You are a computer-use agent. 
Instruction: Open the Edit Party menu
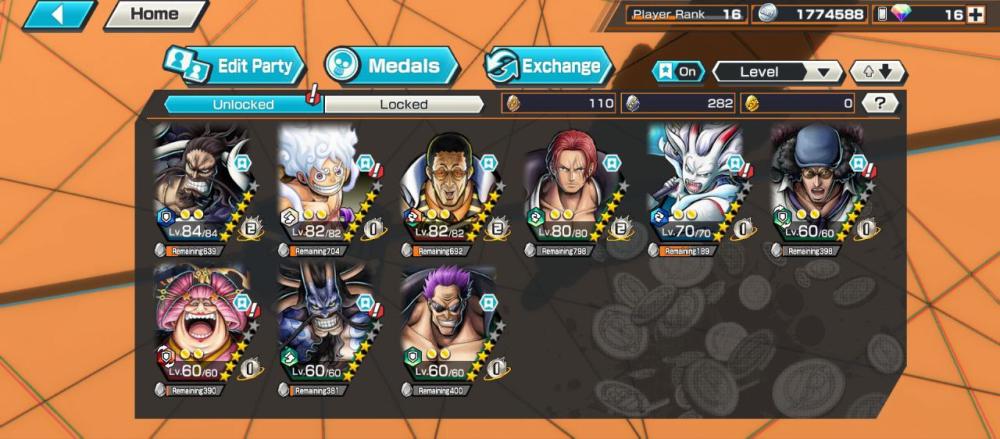[x=232, y=67]
